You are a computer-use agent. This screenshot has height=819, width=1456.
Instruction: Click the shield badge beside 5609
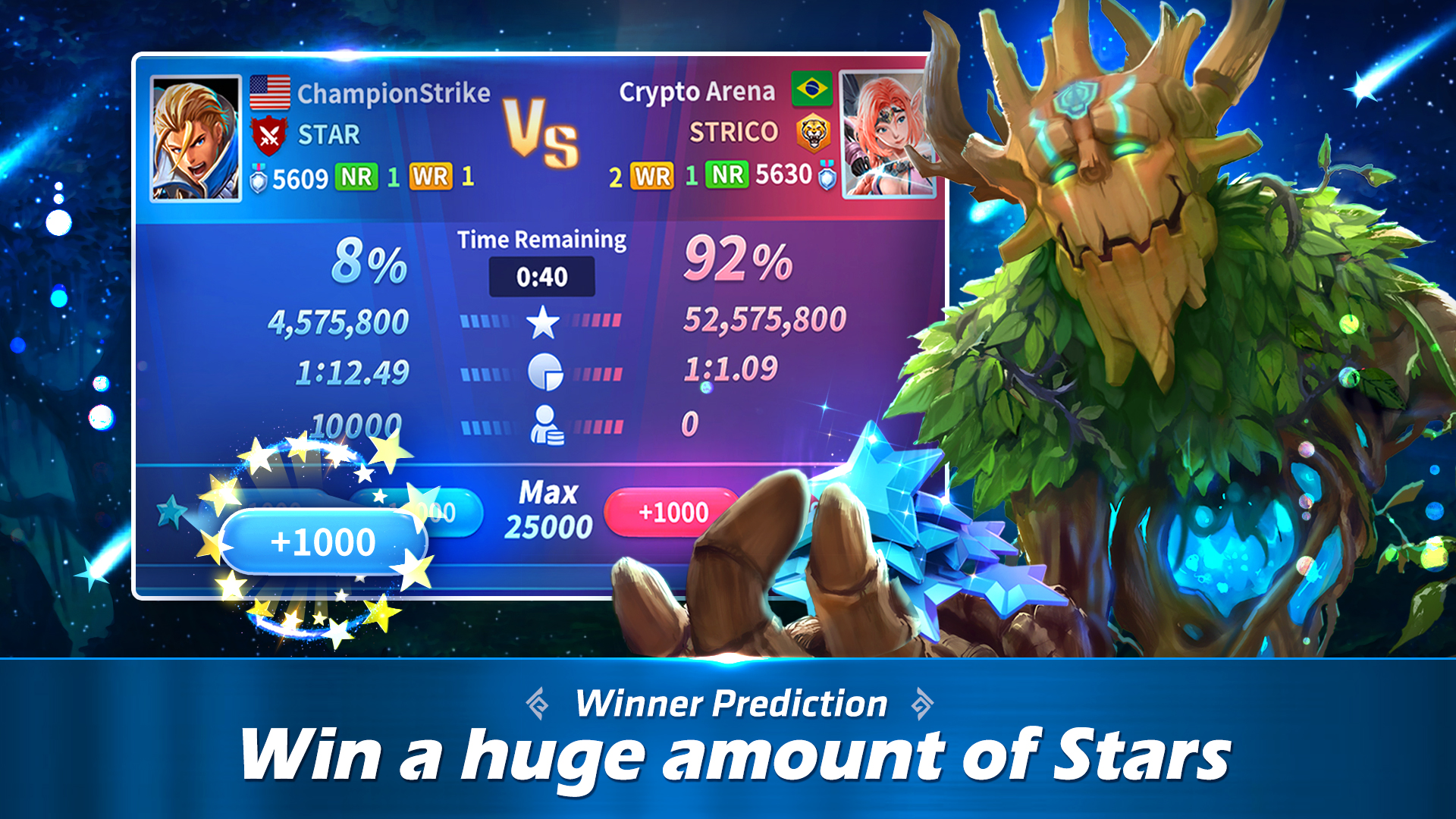(x=257, y=177)
